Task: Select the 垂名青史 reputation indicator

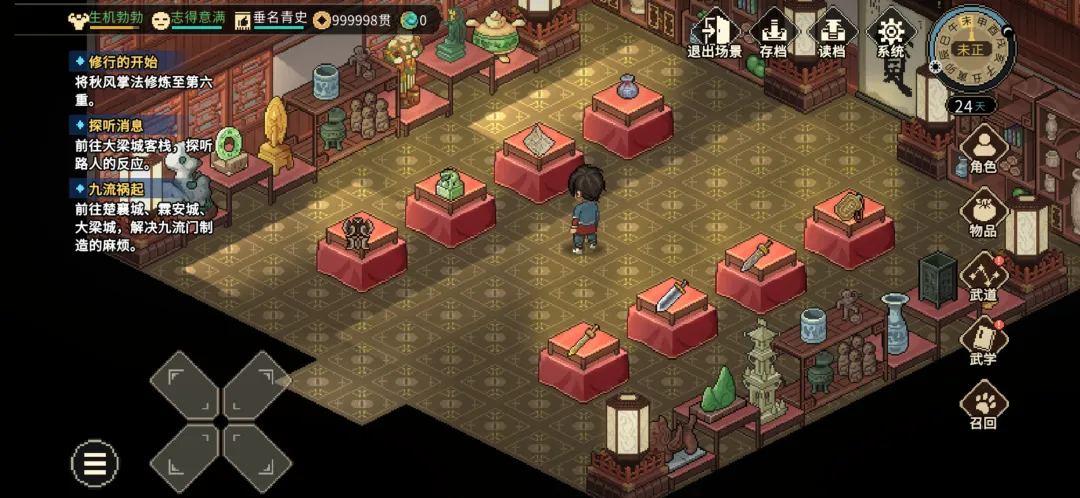Action: pyautogui.click(x=271, y=19)
